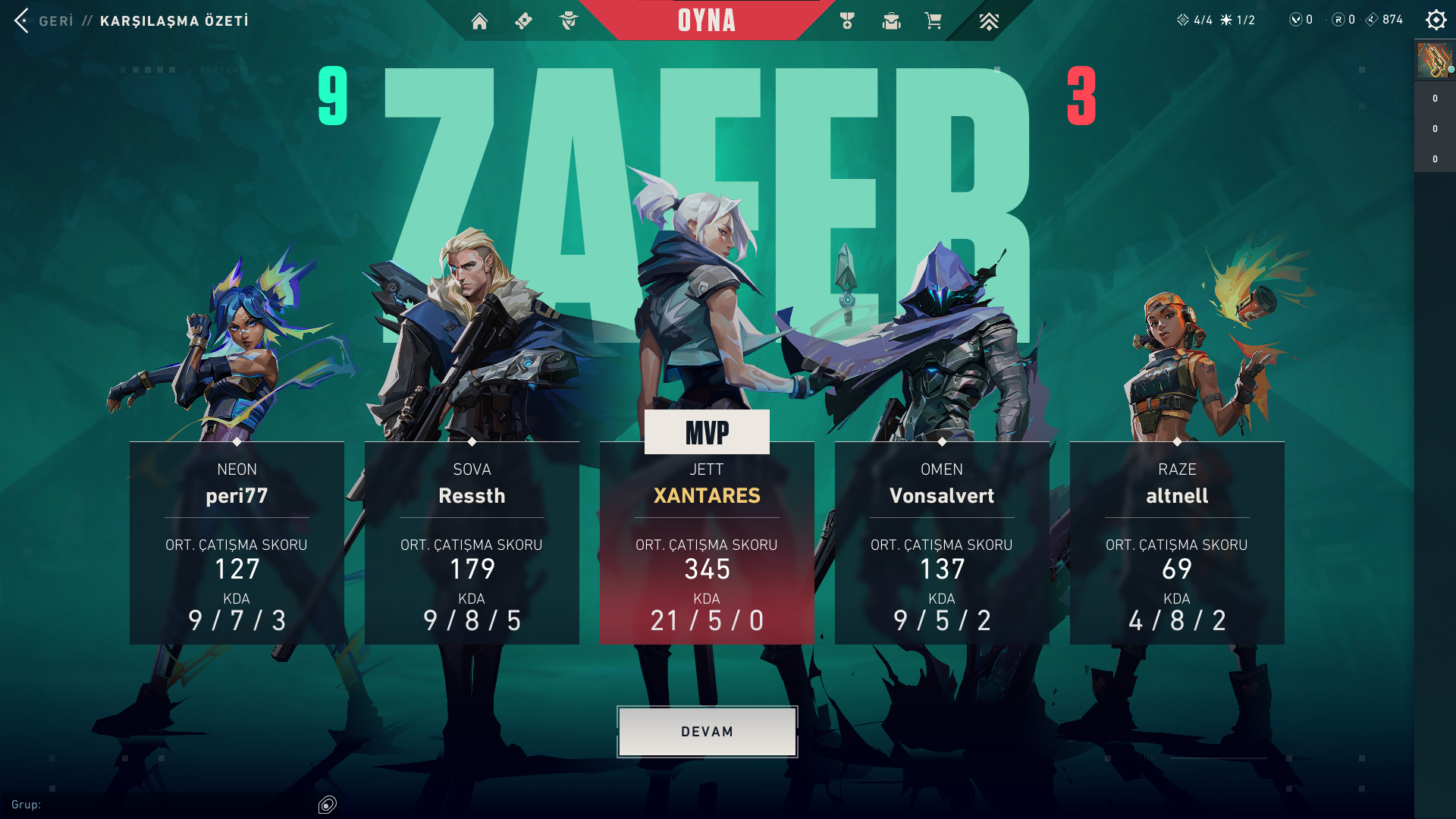Click the chat icon beside group box
Viewport: 1456px width, 819px height.
tap(328, 805)
